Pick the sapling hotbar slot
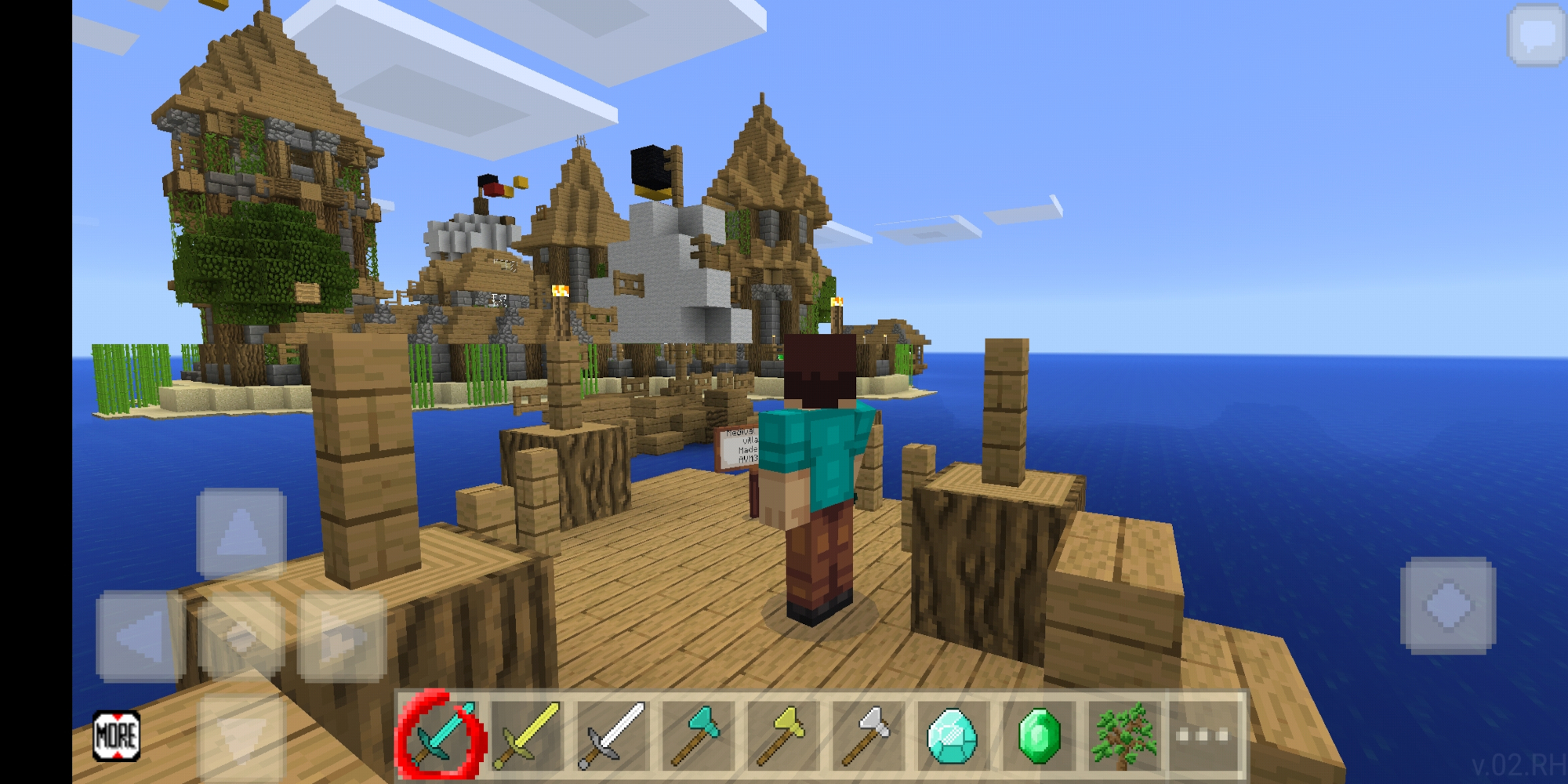The image size is (1568, 784). pos(1123,735)
